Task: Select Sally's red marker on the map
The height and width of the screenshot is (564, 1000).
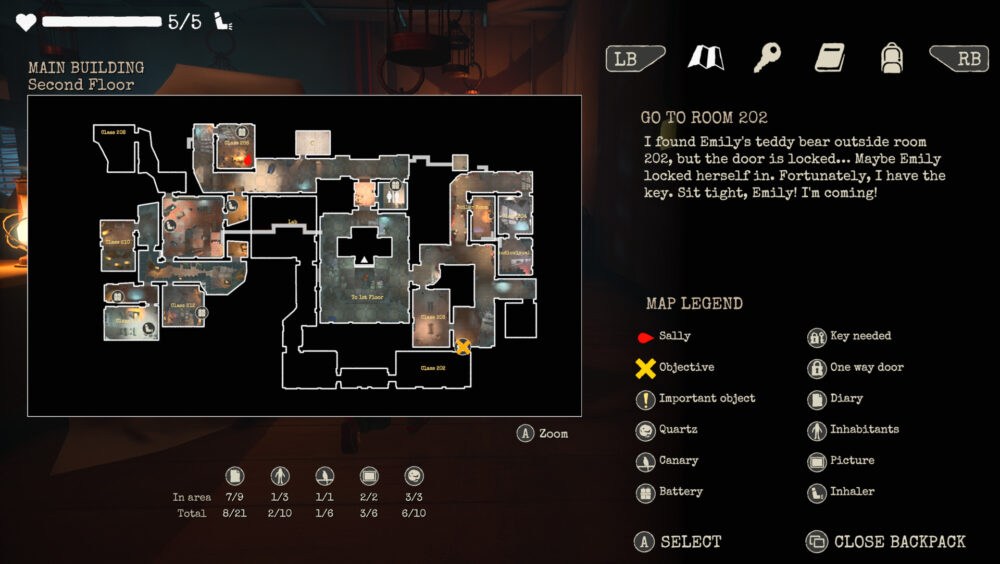Action: pyautogui.click(x=249, y=158)
